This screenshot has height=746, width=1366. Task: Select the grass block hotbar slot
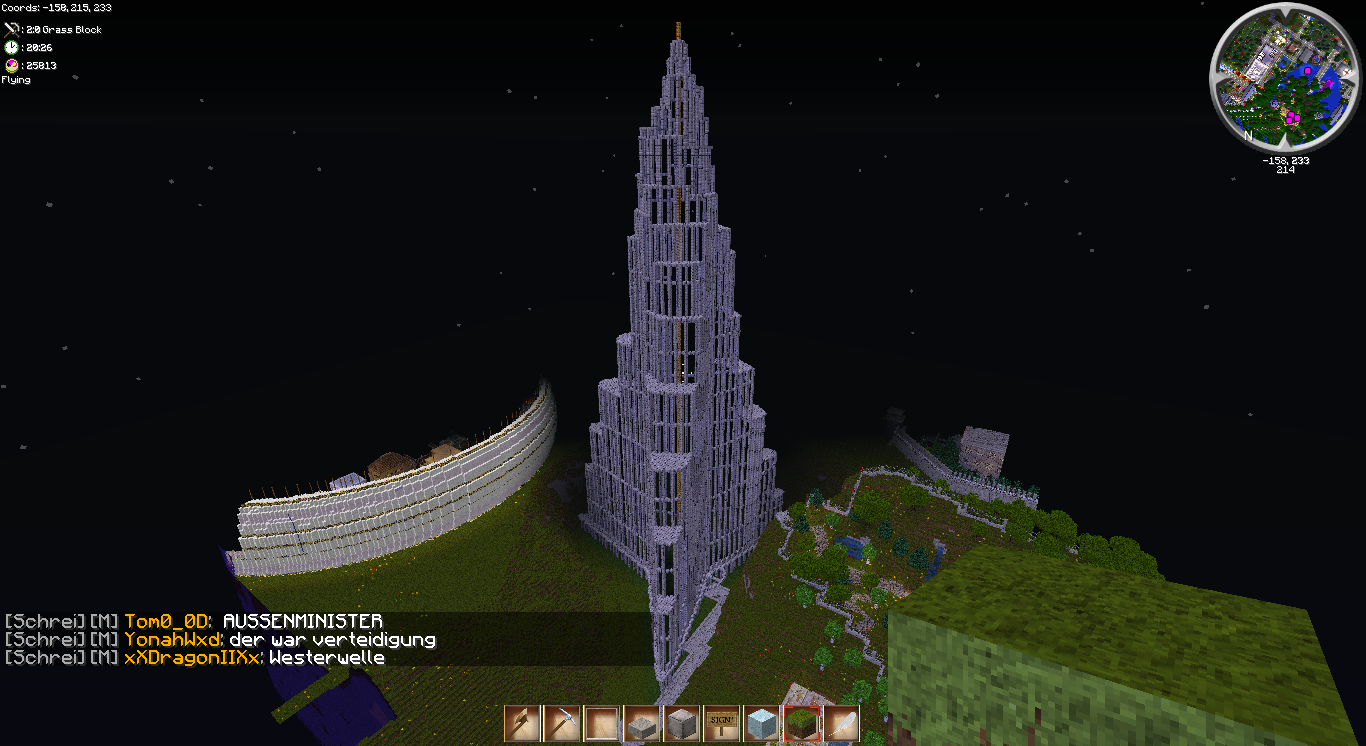point(802,723)
